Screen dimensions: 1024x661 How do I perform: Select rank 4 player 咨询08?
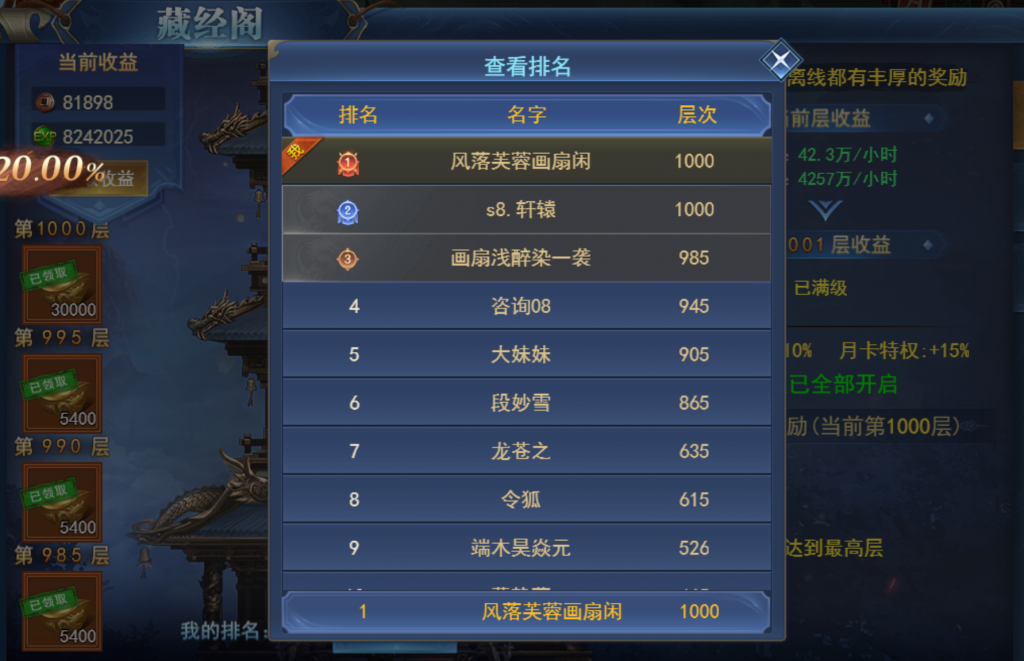[x=526, y=306]
